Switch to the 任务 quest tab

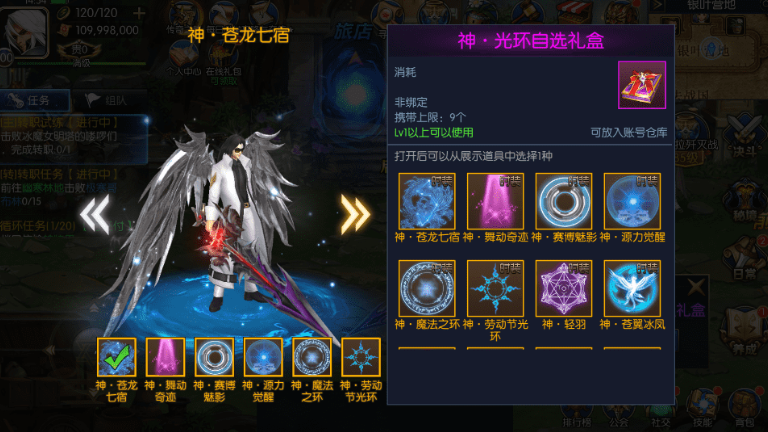pyautogui.click(x=36, y=100)
